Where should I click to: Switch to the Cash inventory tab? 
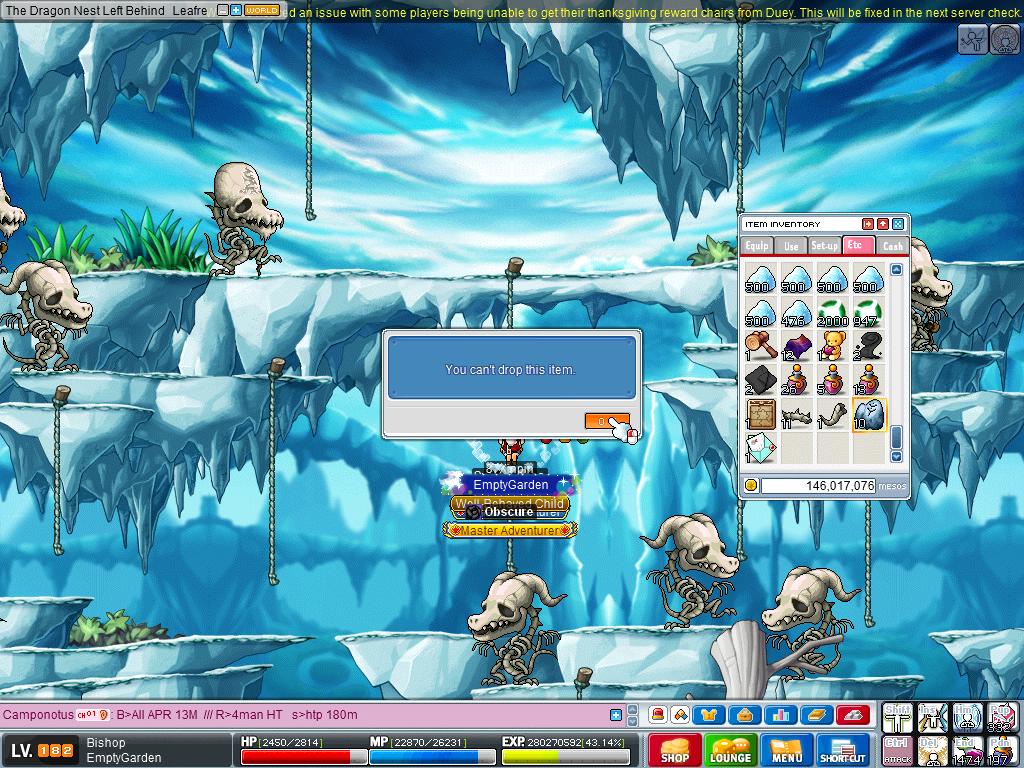click(x=892, y=245)
